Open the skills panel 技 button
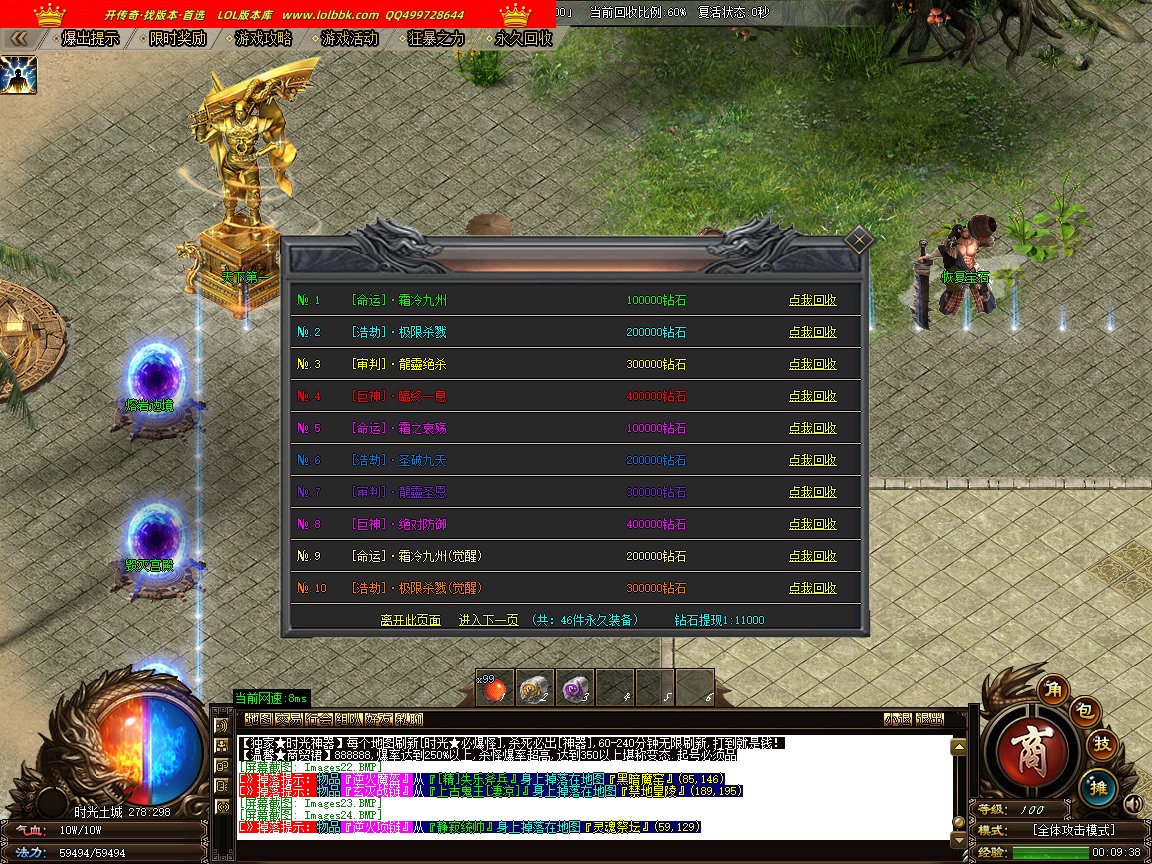1152x864 pixels. click(1101, 744)
